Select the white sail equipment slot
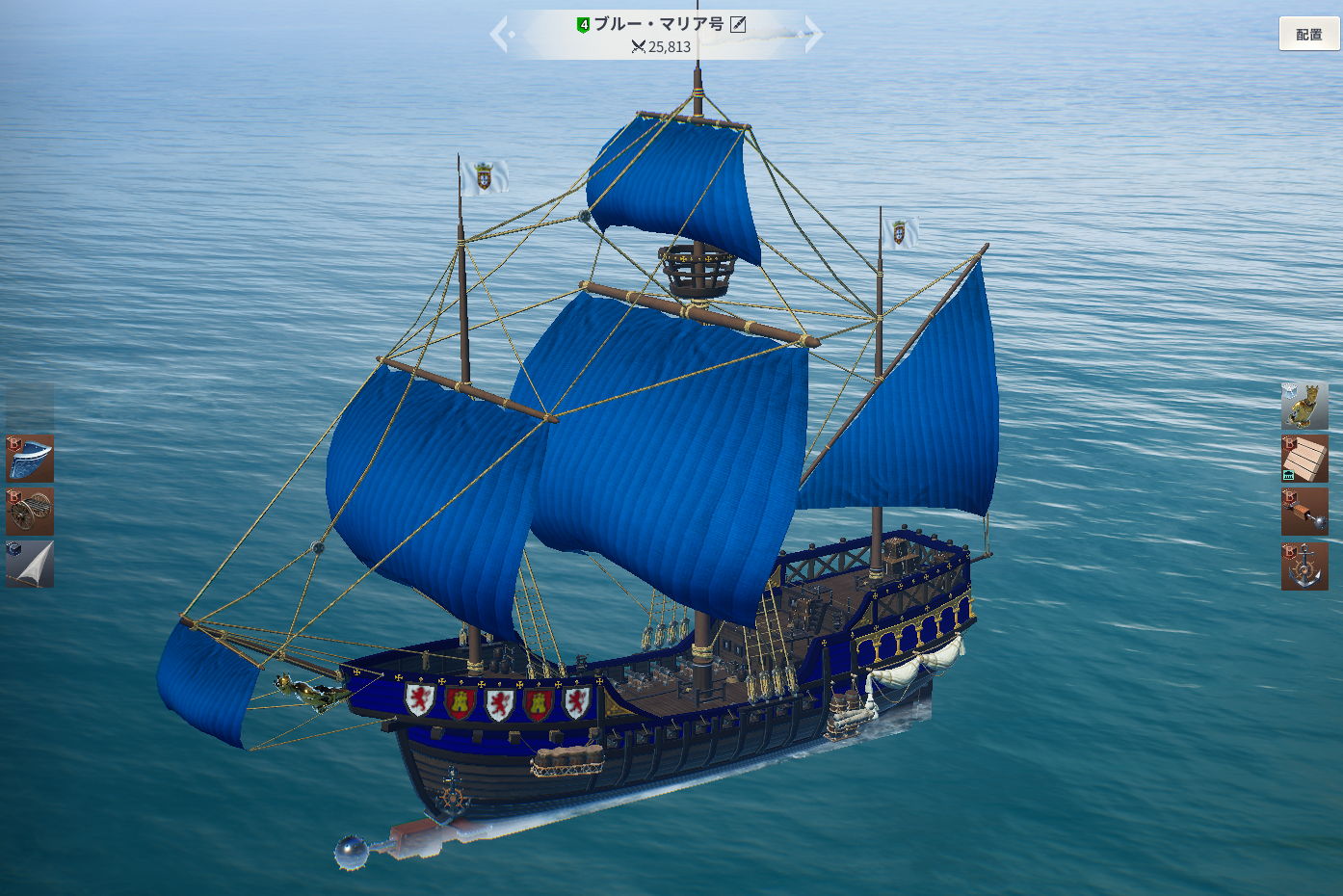Viewport: 1343px width, 896px height. click(x=30, y=564)
